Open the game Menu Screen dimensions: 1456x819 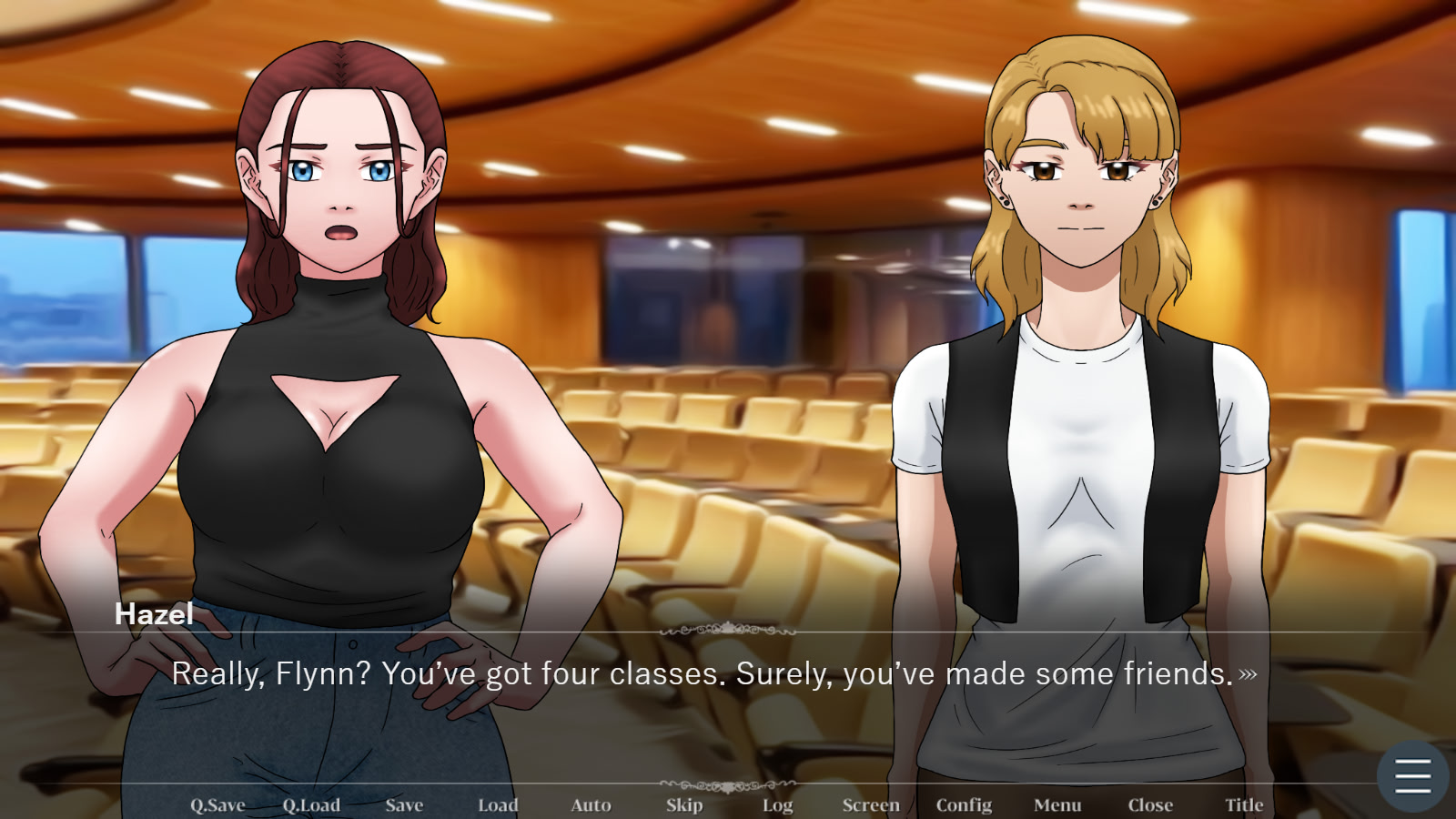tap(1057, 804)
